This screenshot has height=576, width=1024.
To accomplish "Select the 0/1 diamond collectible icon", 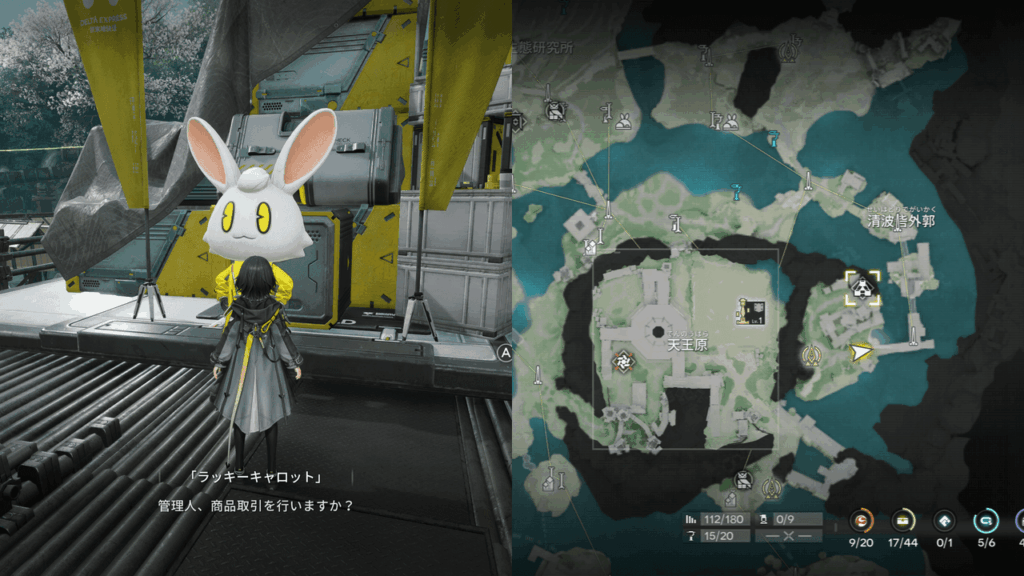I will [944, 520].
